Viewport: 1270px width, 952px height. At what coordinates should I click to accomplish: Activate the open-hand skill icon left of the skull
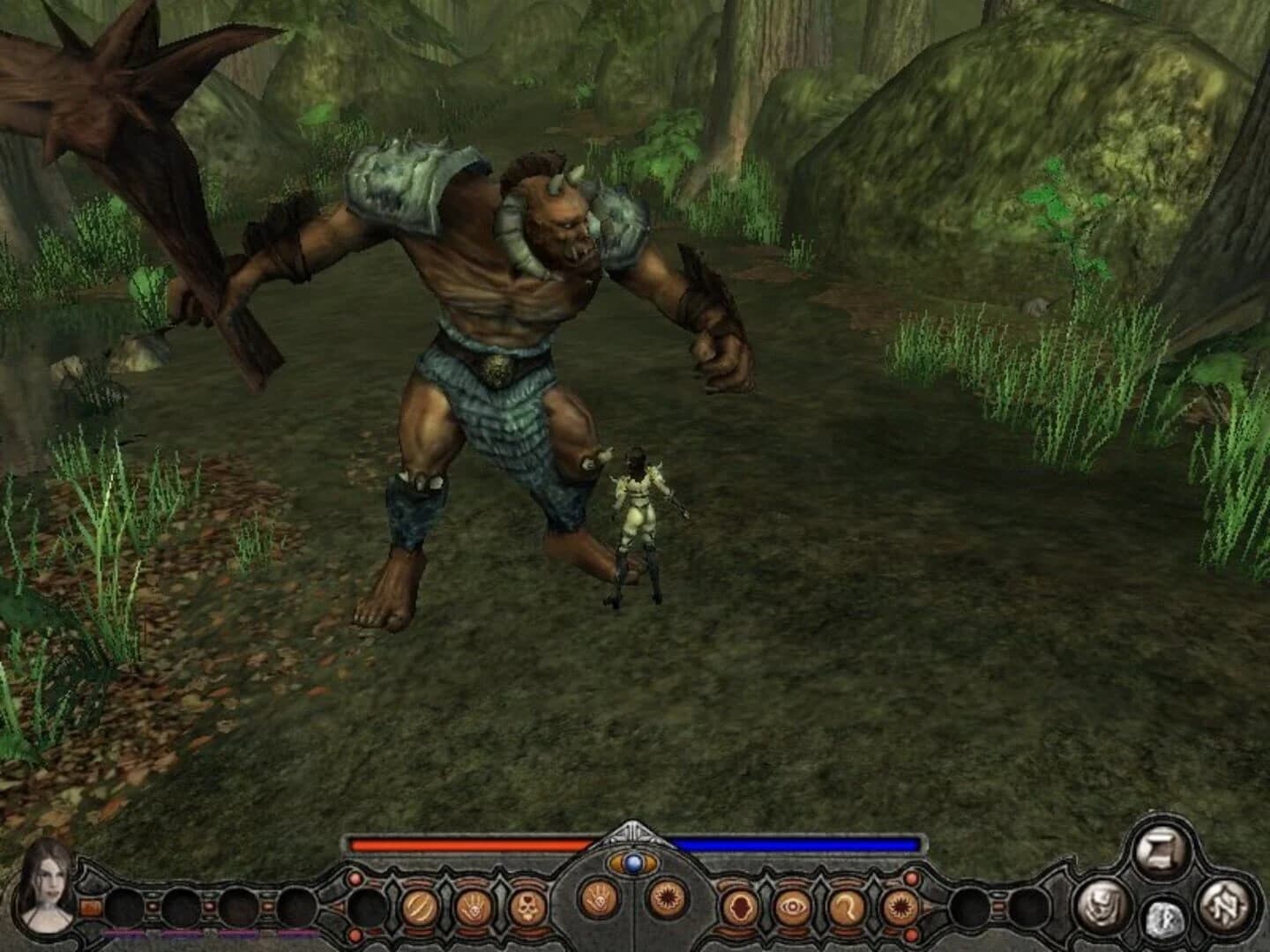pyautogui.click(x=474, y=905)
